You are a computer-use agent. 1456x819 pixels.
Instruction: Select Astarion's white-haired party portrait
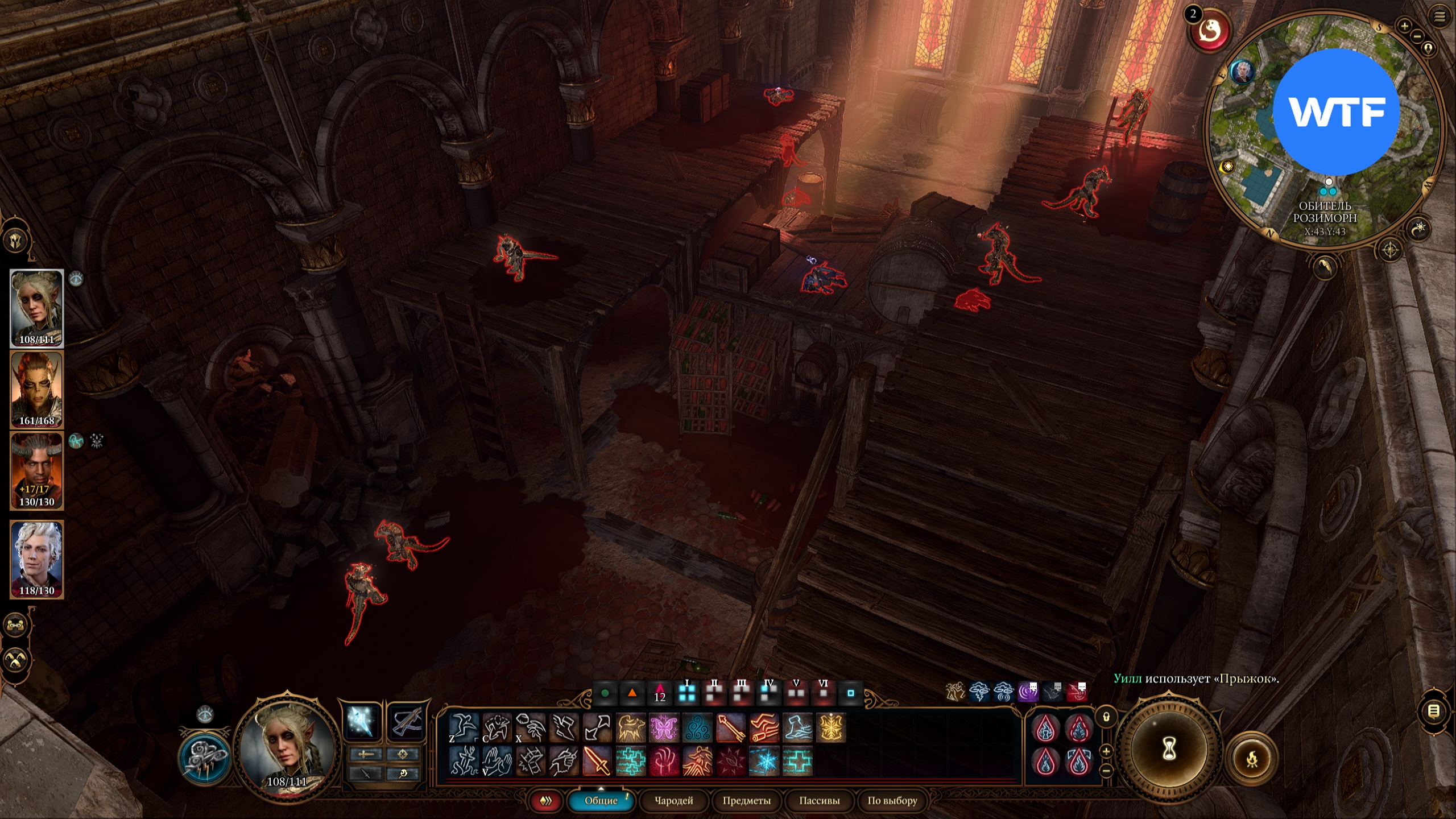click(37, 559)
